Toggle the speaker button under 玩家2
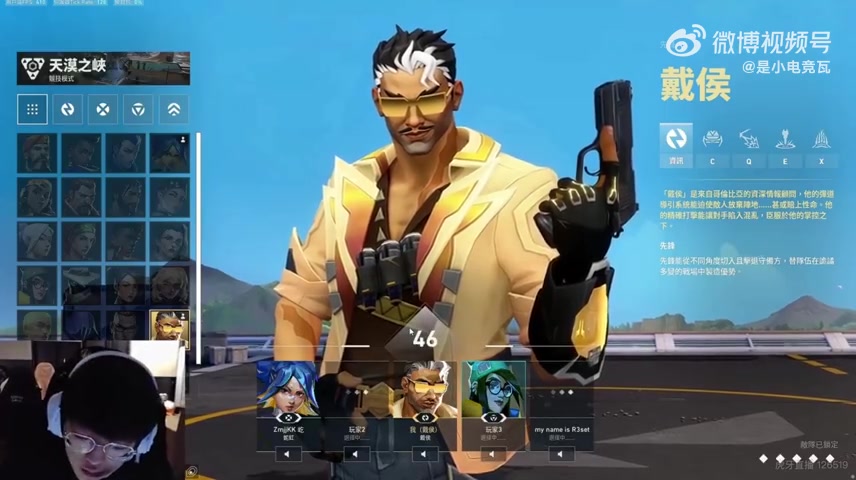Screen dimensions: 856x480 [357, 454]
